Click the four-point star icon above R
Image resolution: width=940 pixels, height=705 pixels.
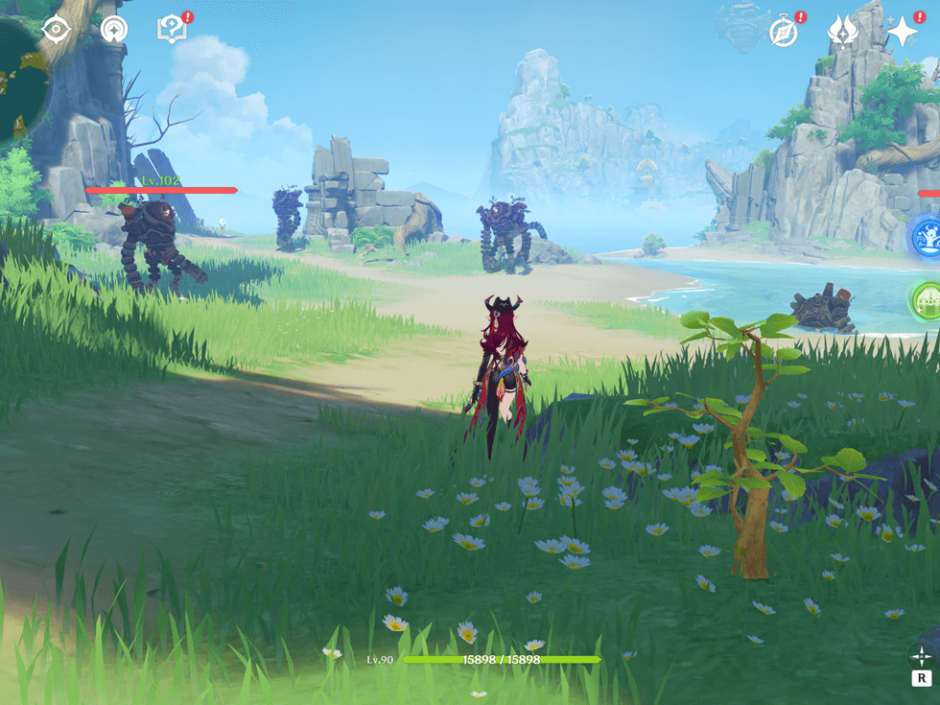click(921, 655)
